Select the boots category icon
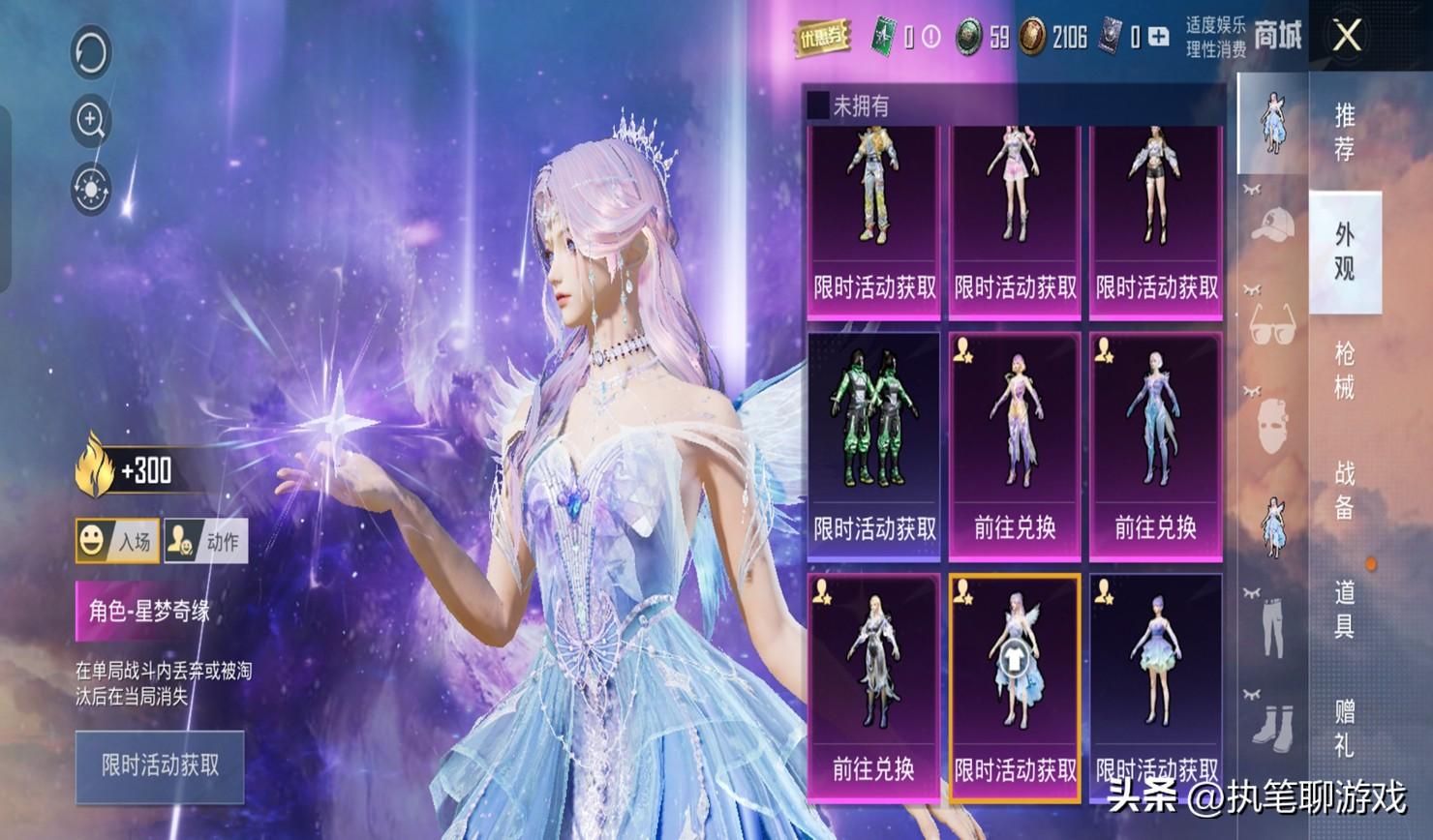This screenshot has height=840, width=1433. pos(1272,723)
